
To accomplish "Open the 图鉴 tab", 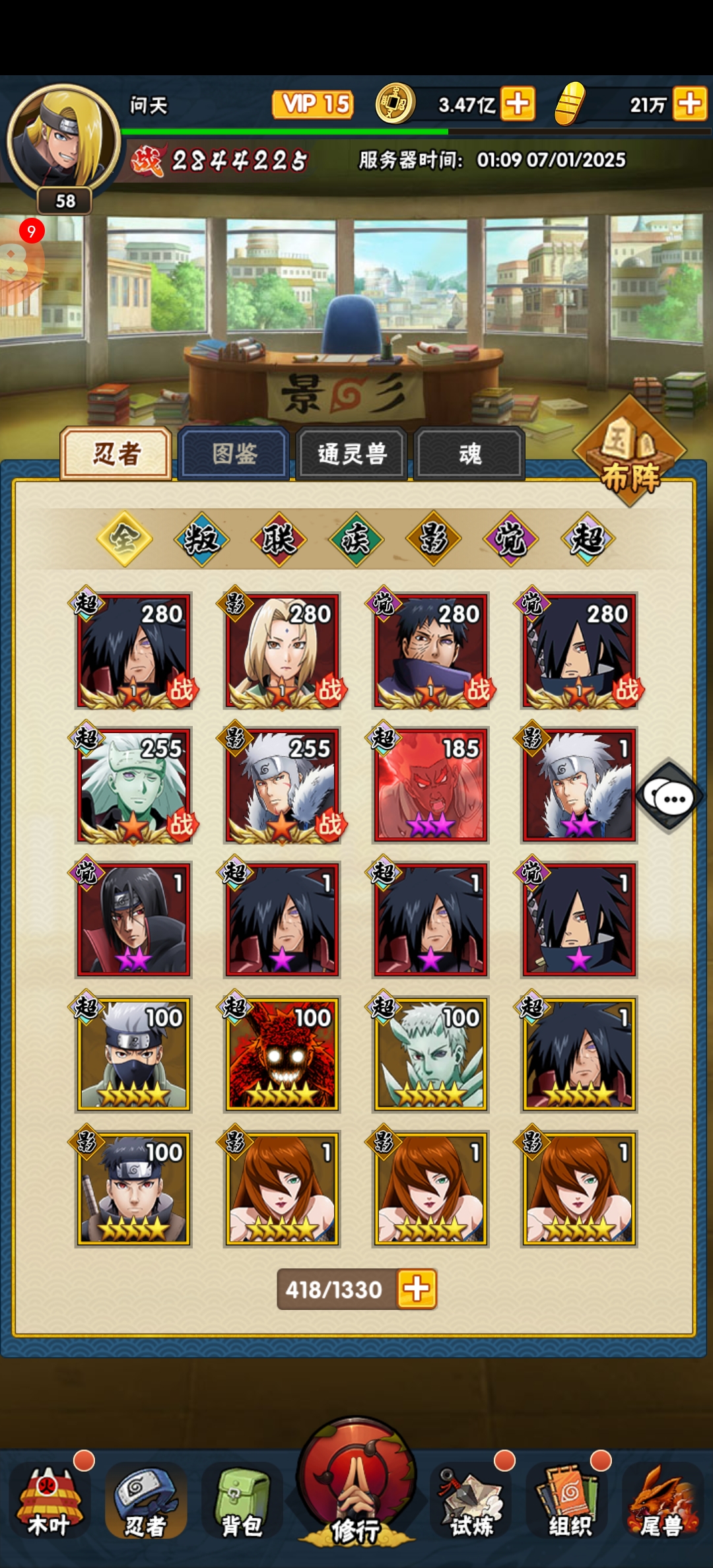I will [234, 453].
